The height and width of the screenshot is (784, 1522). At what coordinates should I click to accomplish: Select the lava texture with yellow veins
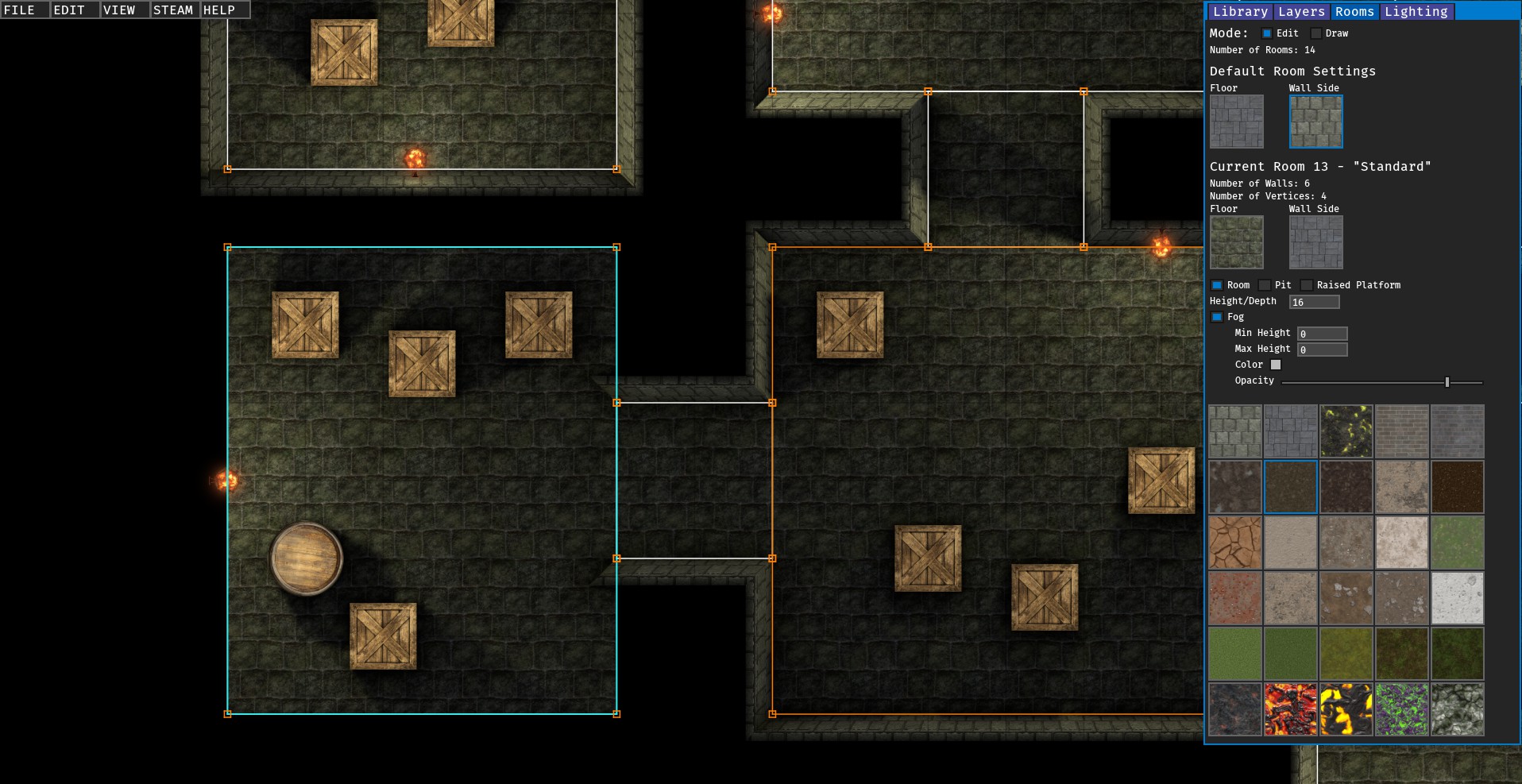click(x=1346, y=709)
